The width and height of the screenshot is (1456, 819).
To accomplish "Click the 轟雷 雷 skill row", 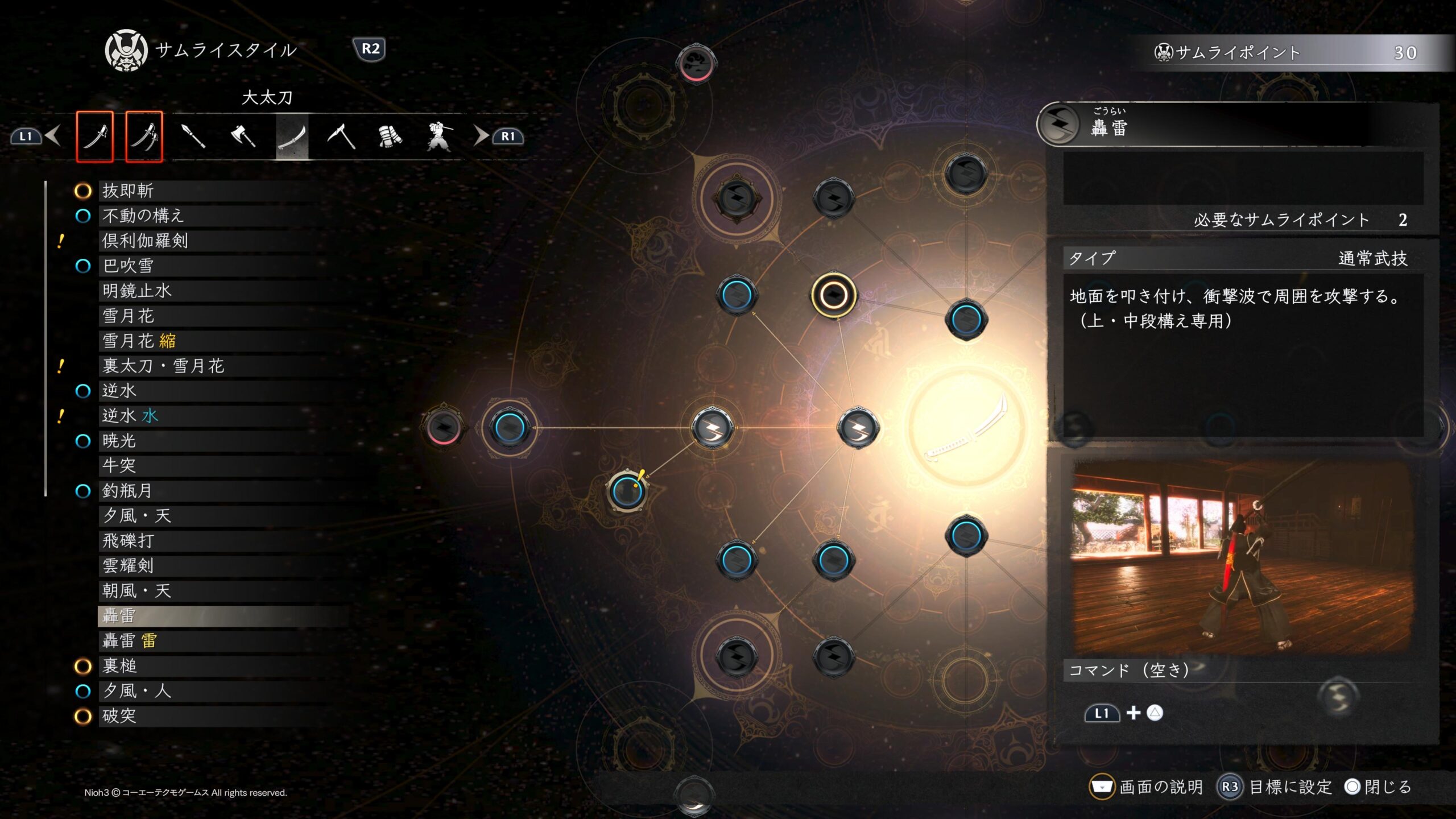I will tap(130, 641).
